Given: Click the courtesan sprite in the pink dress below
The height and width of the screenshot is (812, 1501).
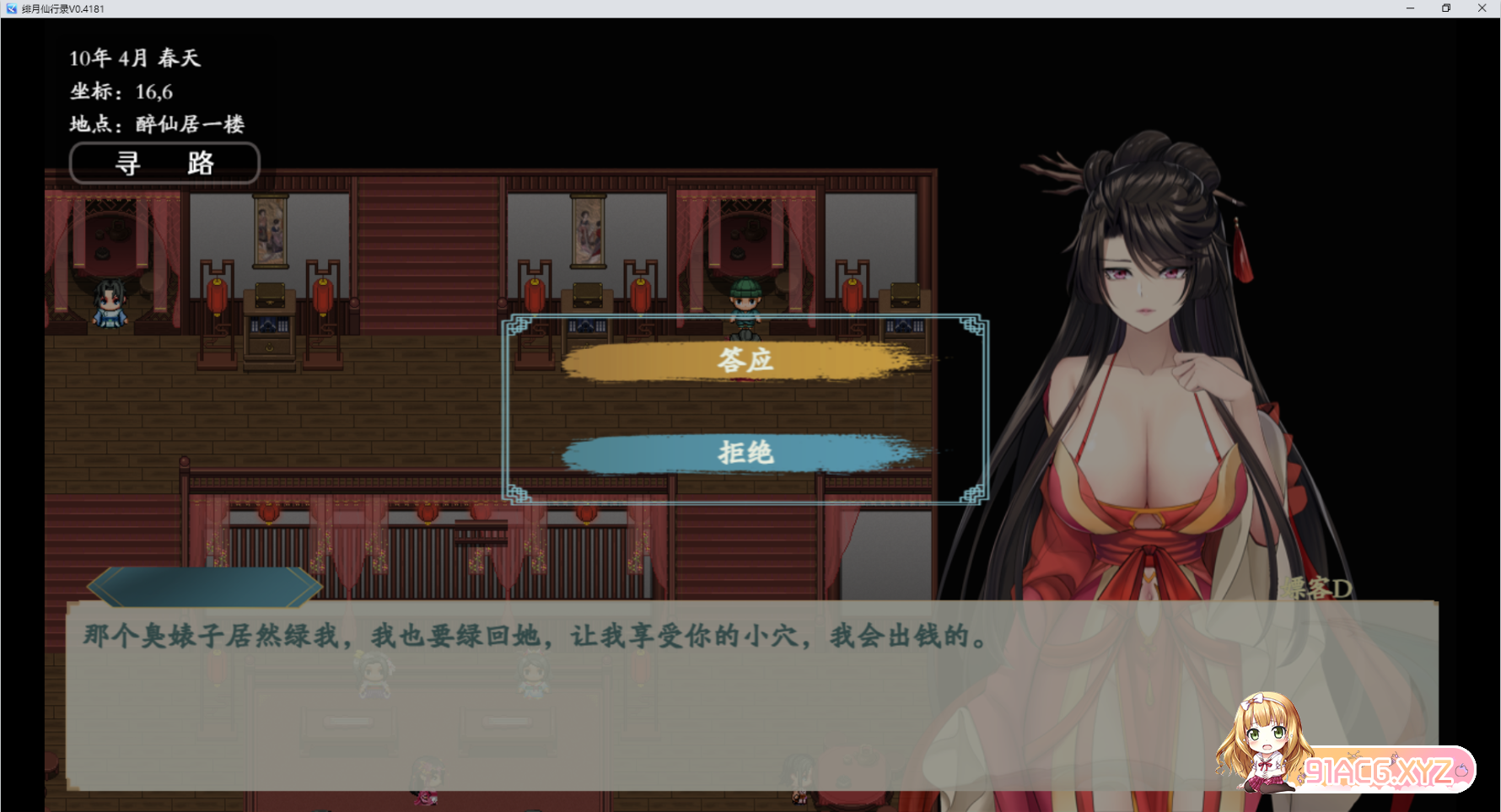Looking at the screenshot, I should (427, 791).
